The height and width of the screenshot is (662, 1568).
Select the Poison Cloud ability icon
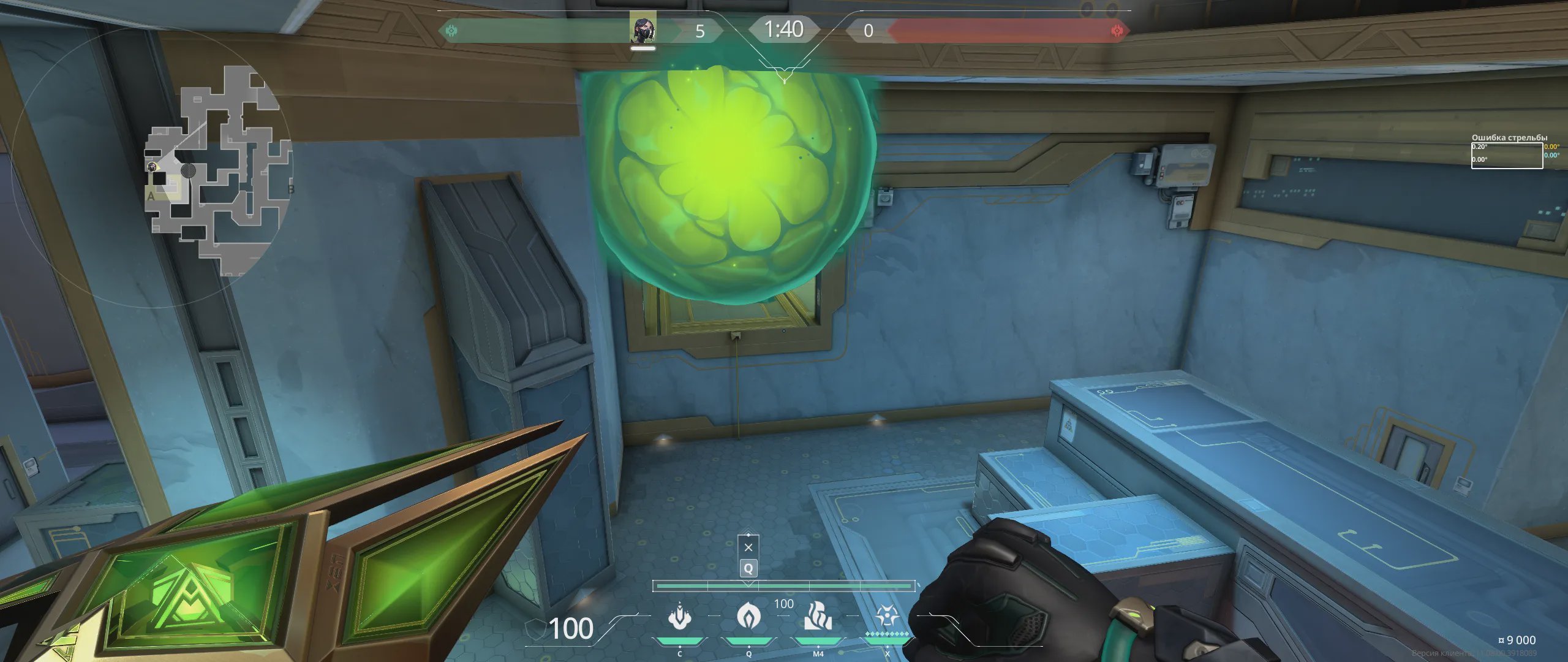pyautogui.click(x=748, y=617)
